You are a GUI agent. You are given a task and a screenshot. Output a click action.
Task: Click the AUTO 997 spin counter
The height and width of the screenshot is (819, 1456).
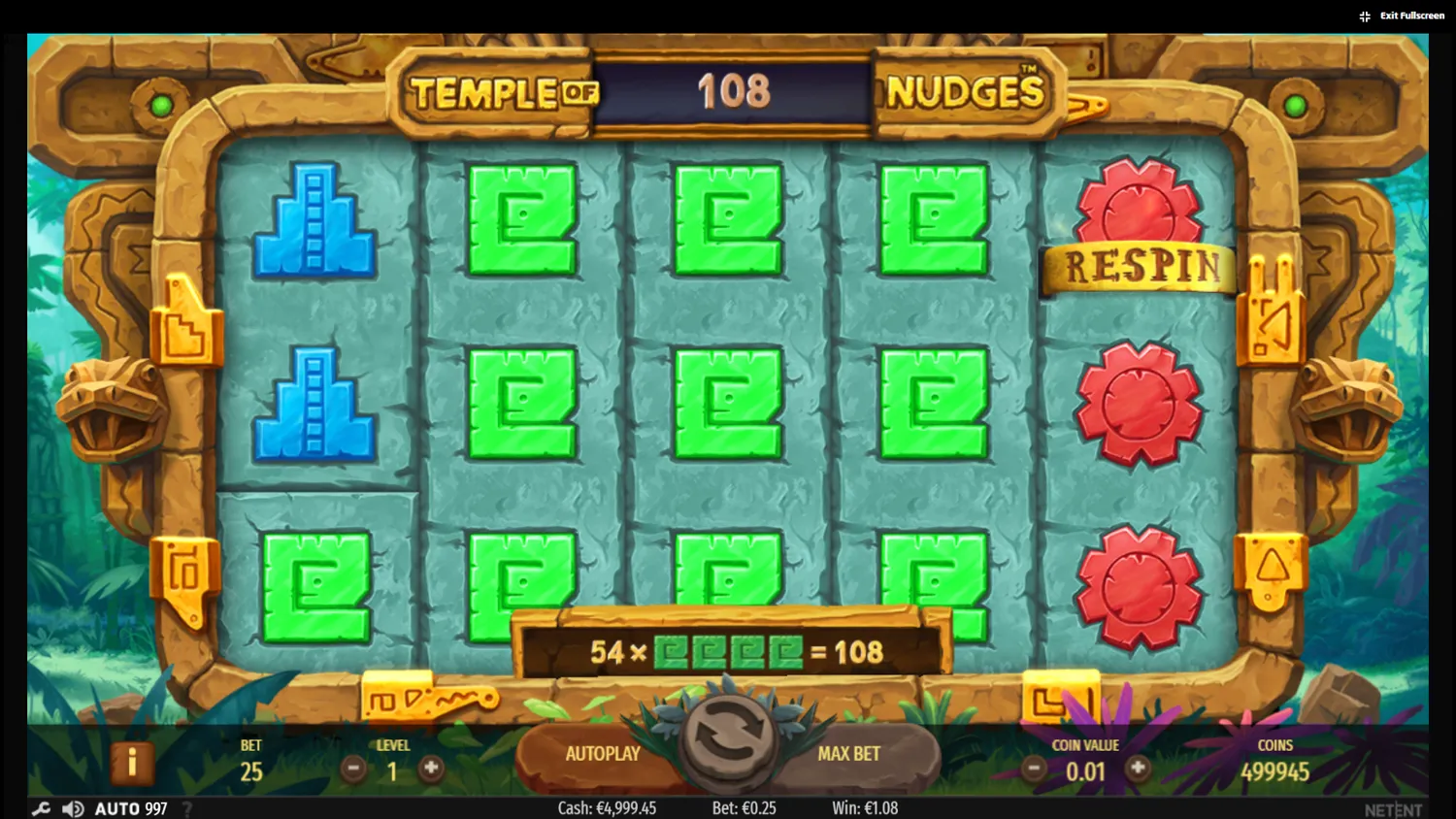click(131, 807)
